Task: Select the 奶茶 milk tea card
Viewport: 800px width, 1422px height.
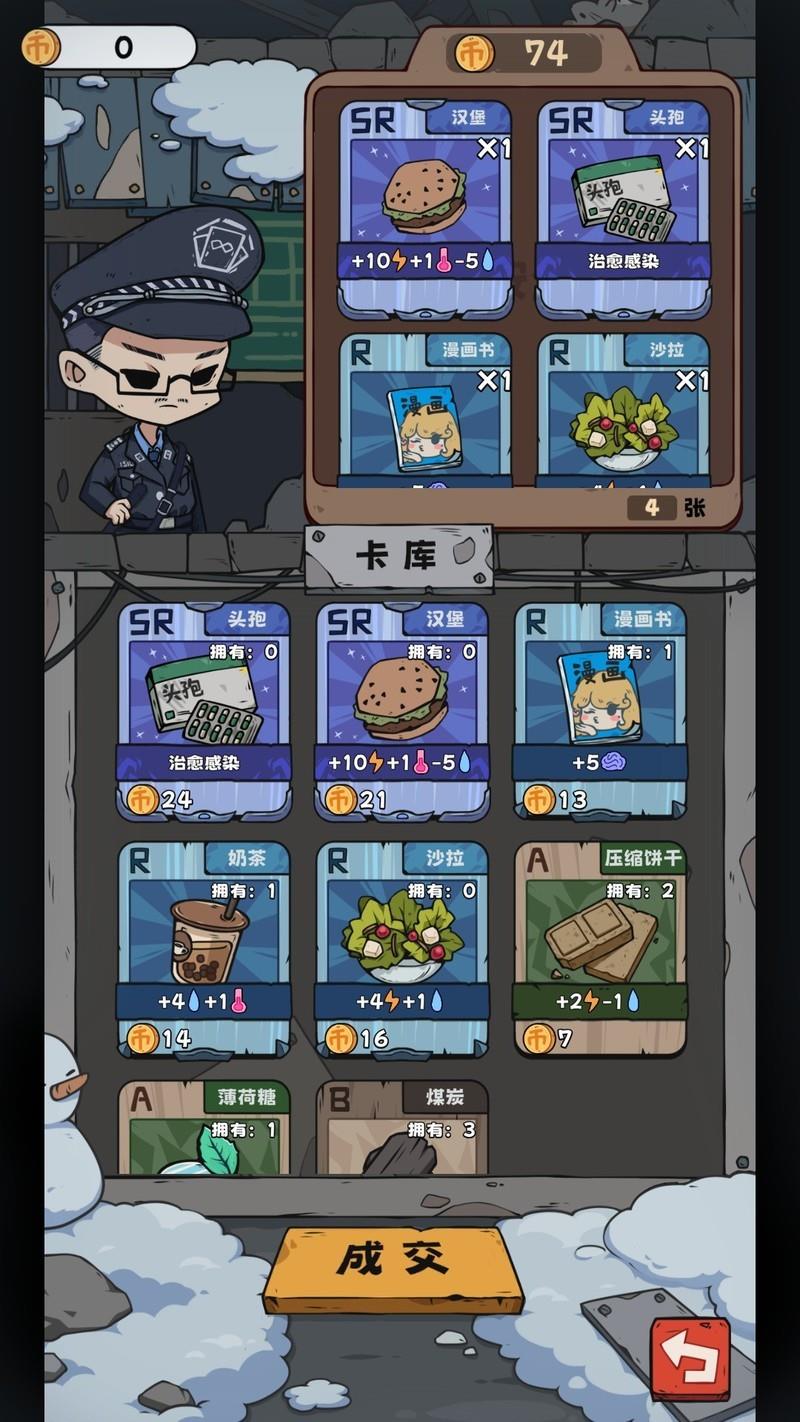Action: pyautogui.click(x=204, y=948)
